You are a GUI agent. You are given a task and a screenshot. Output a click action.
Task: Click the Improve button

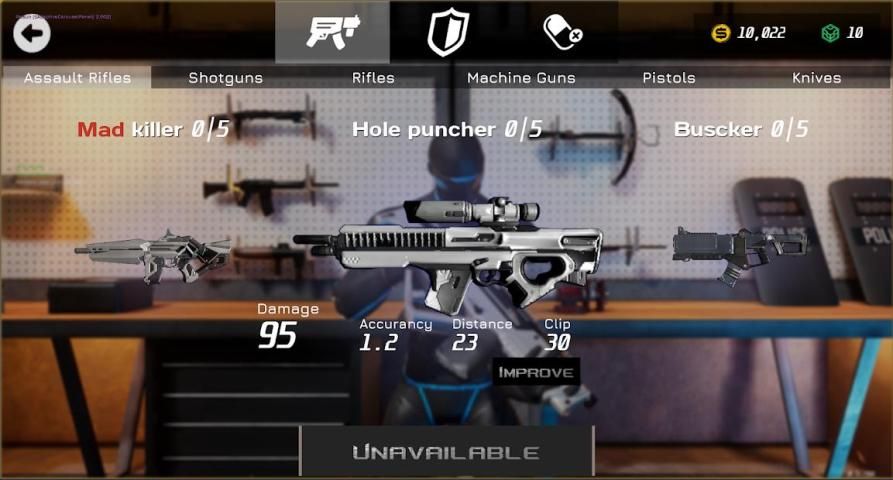tap(536, 372)
